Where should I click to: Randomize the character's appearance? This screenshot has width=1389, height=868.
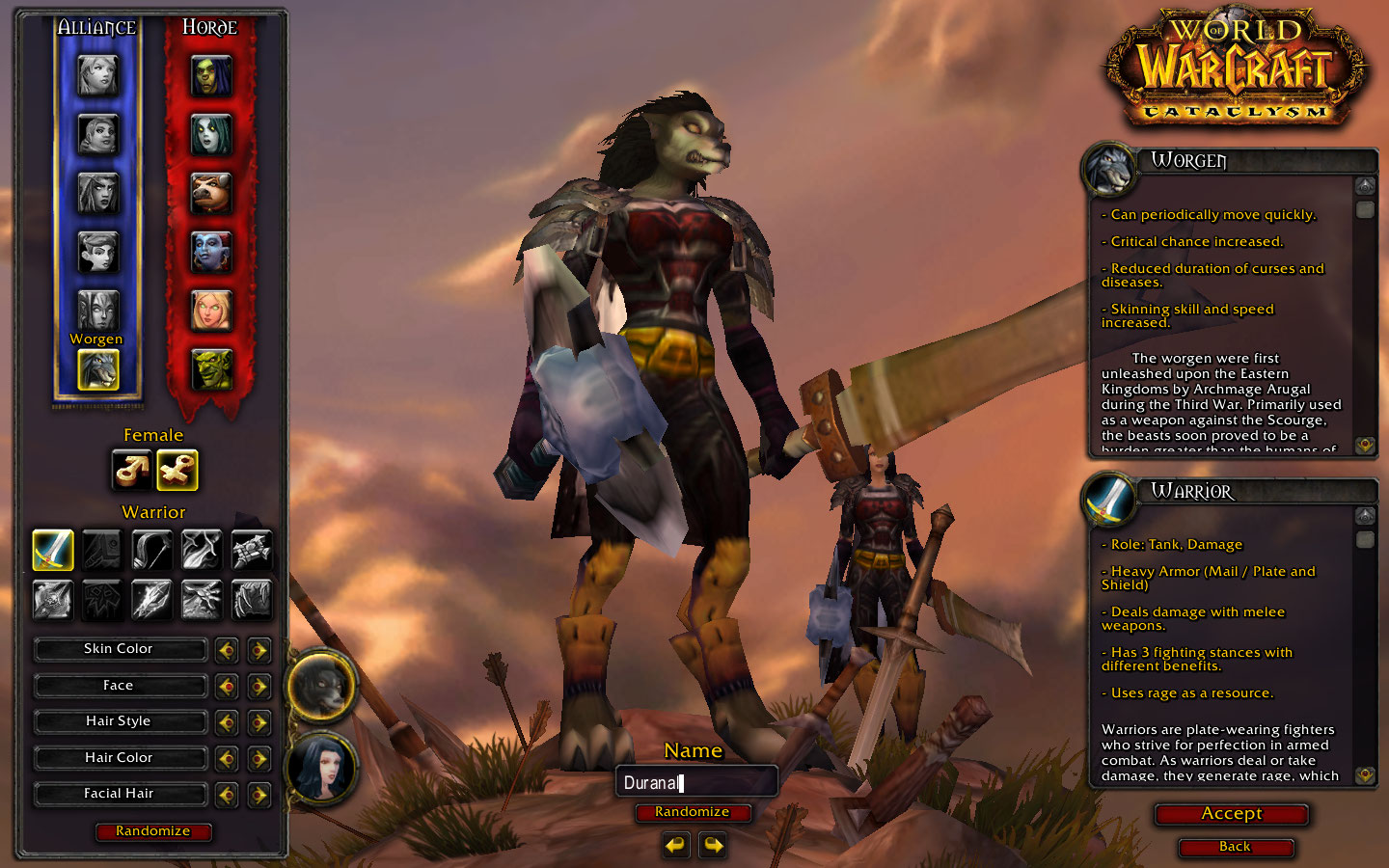point(152,831)
